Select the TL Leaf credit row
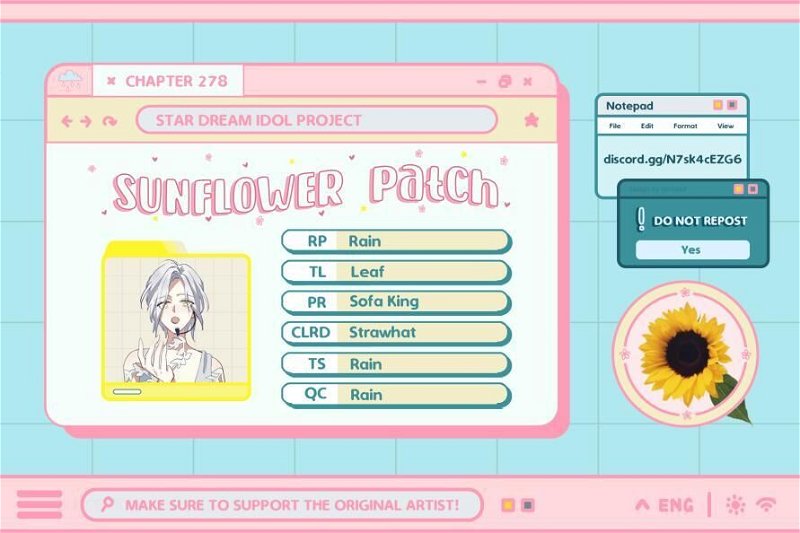Viewport: 800px width, 533px height. pyautogui.click(x=396, y=271)
